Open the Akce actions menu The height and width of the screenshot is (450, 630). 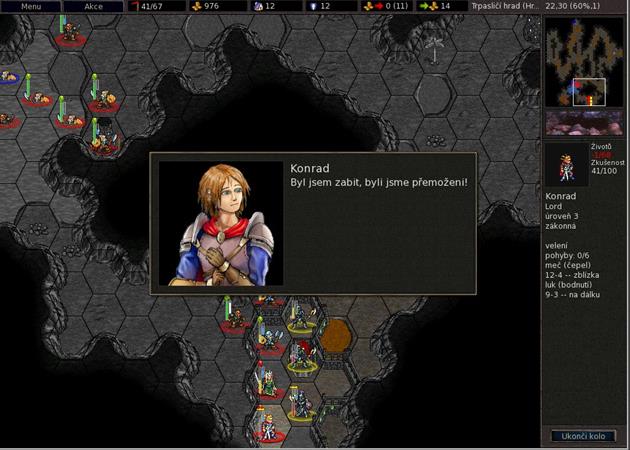click(x=94, y=6)
